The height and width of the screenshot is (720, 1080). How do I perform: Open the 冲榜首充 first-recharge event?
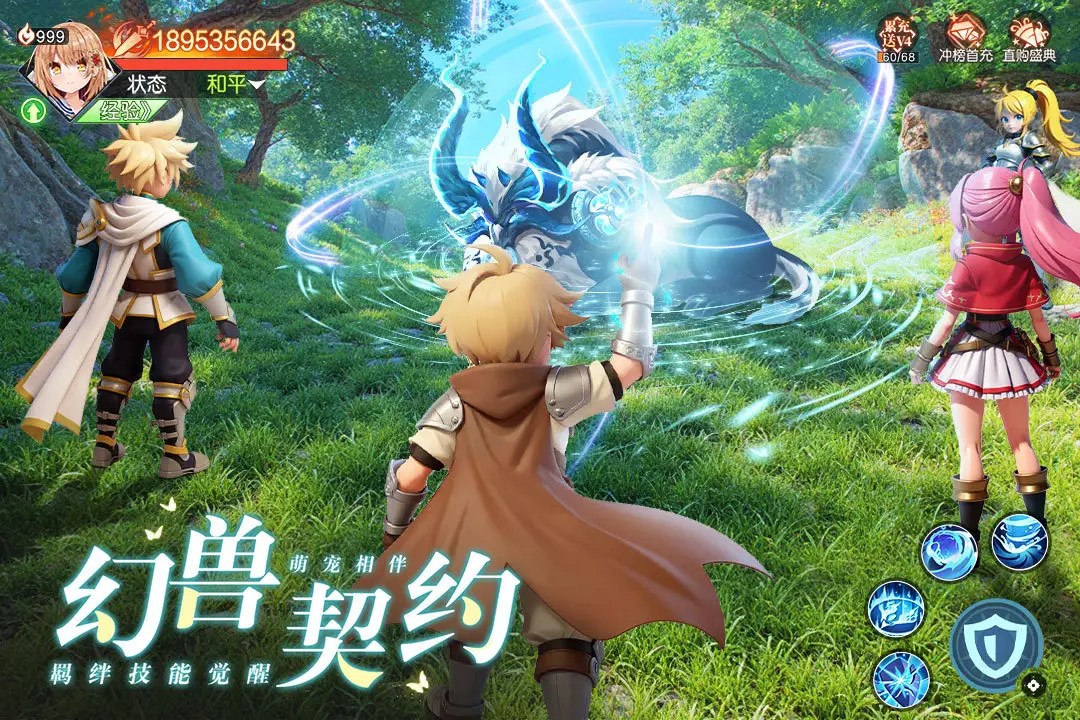965,40
